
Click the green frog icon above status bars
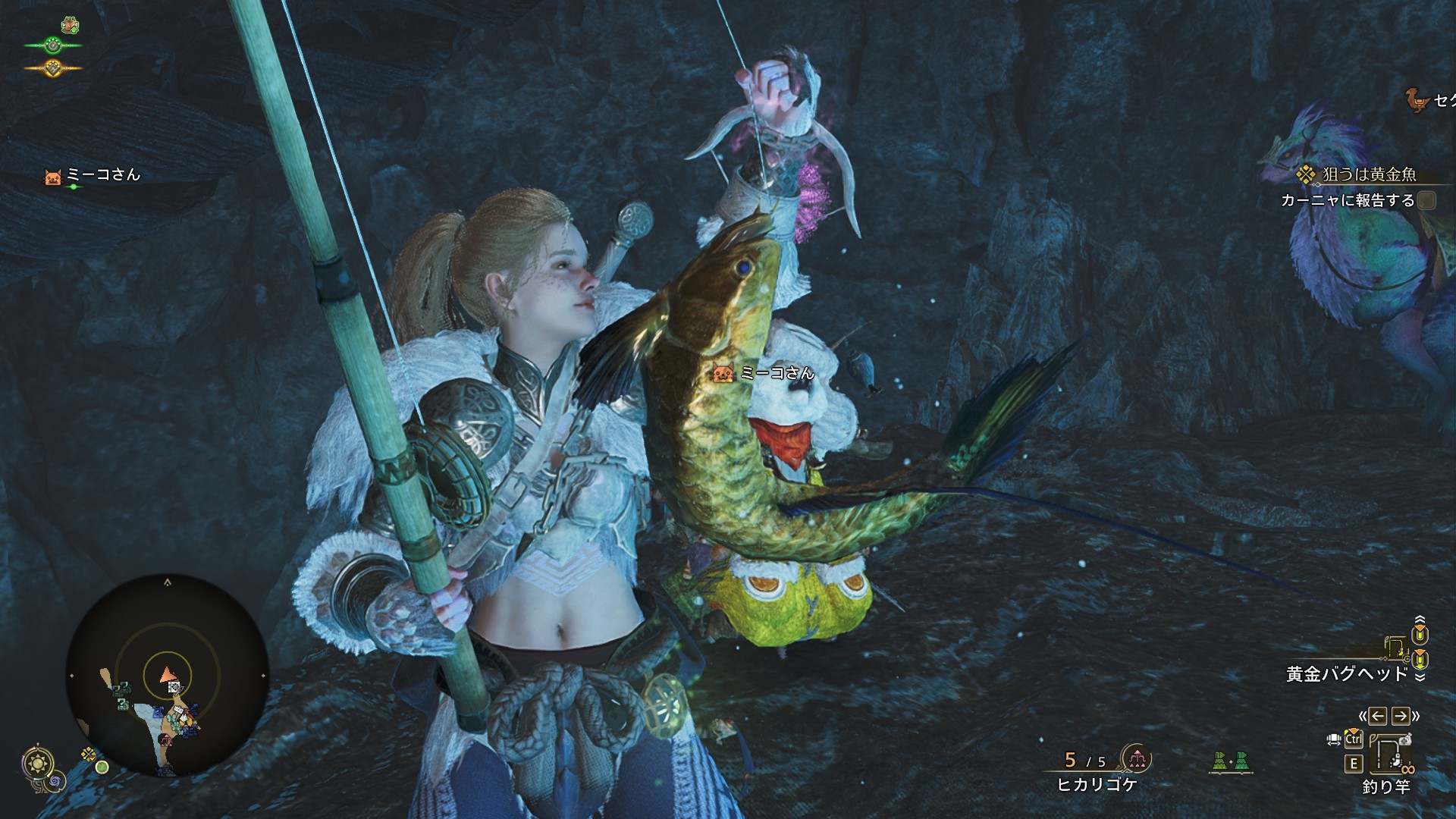click(71, 25)
